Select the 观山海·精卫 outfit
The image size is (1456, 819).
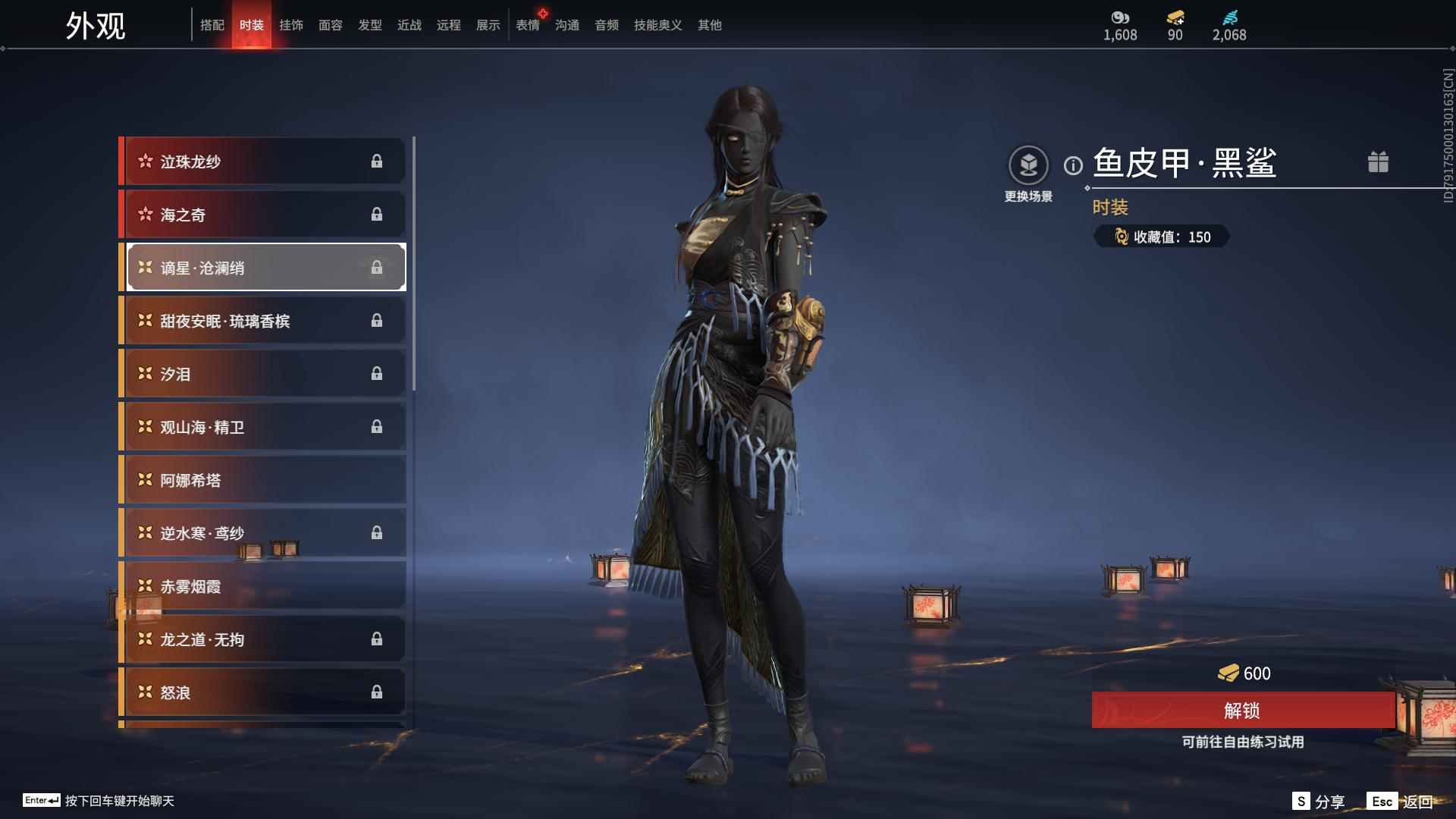[263, 427]
